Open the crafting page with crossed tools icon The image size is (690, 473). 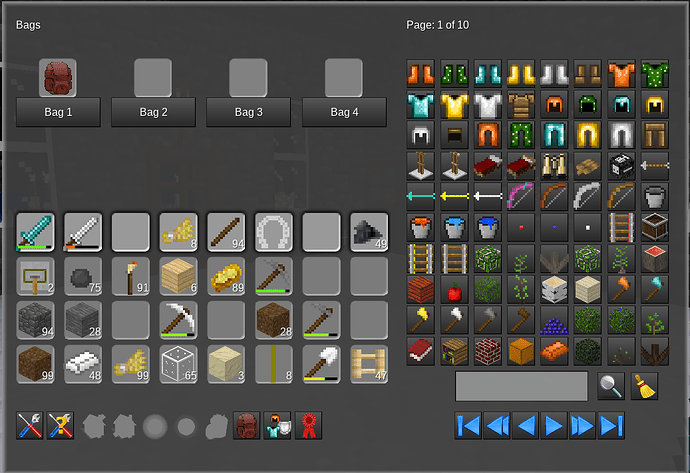click(x=31, y=426)
